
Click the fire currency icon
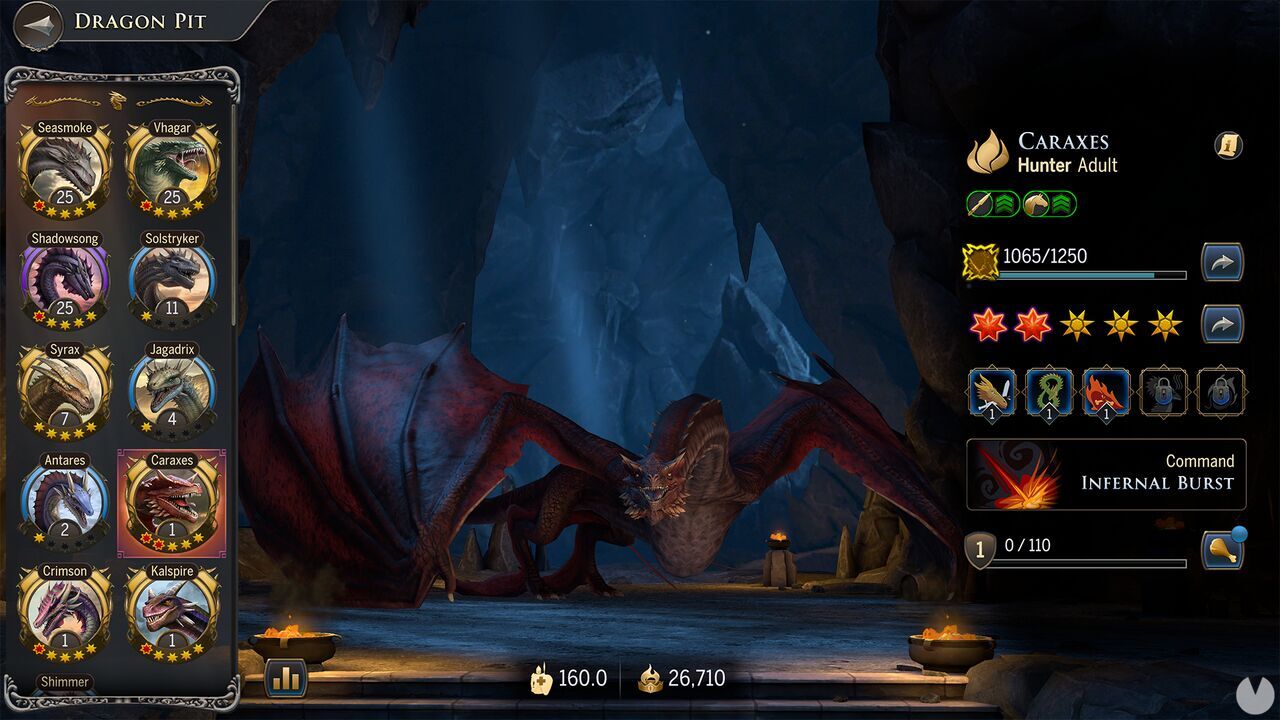tap(651, 677)
